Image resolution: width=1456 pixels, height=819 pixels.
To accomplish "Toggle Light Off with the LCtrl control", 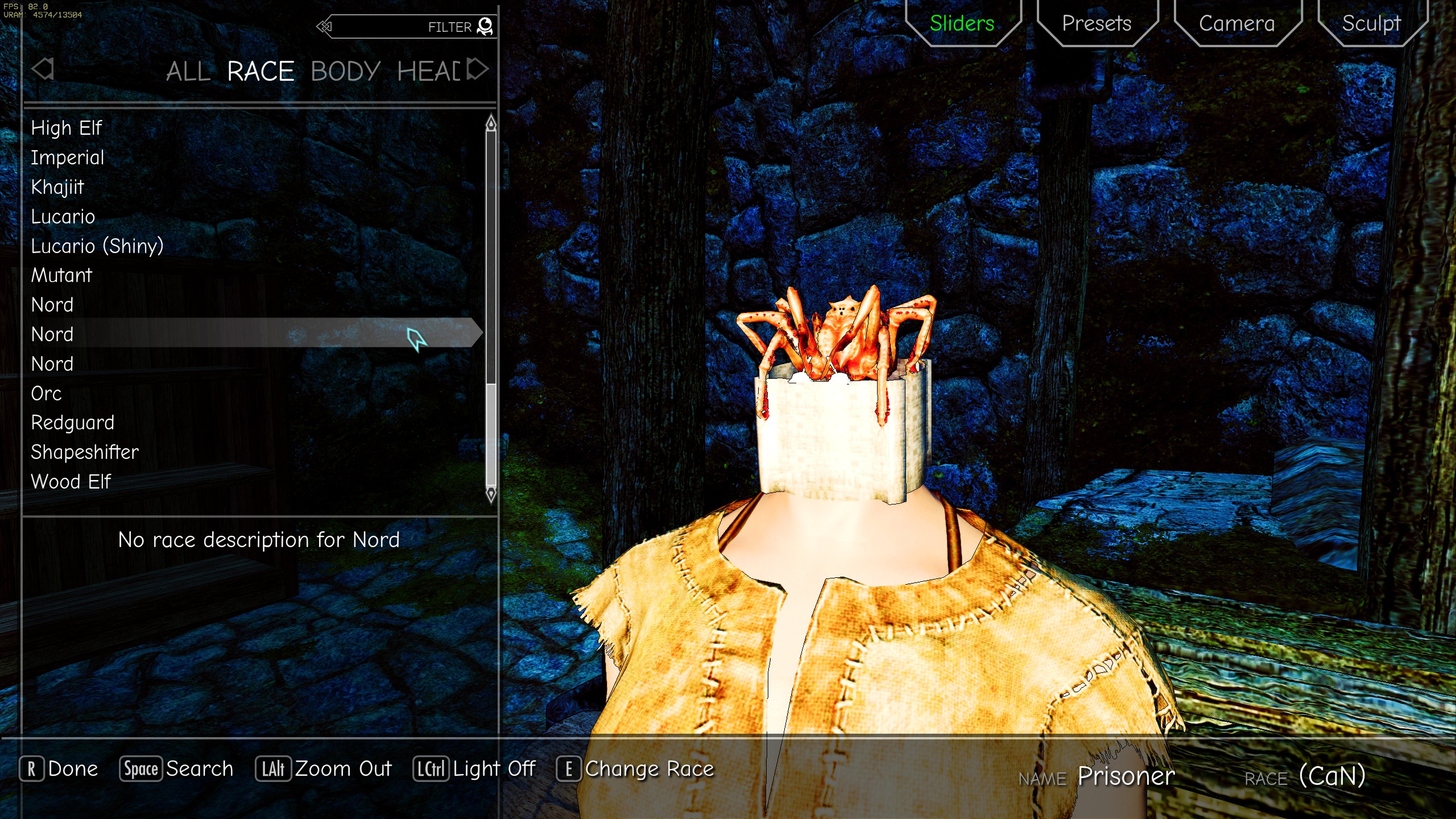I will pos(474,769).
